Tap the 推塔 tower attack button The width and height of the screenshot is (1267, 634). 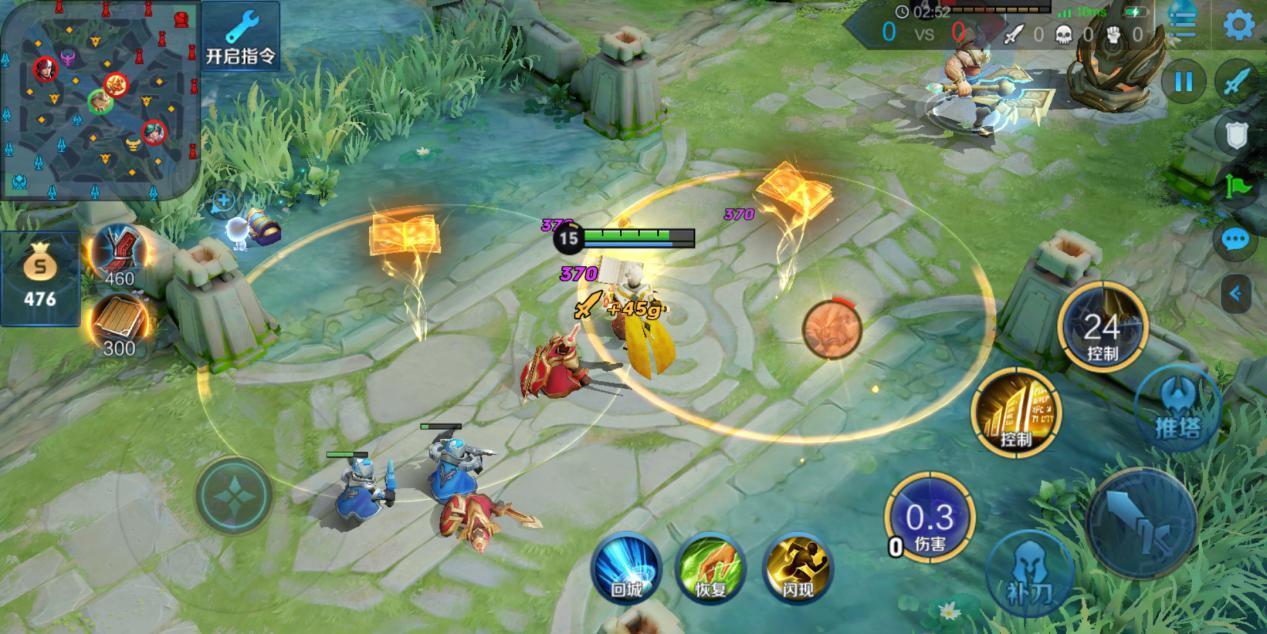click(x=1177, y=407)
